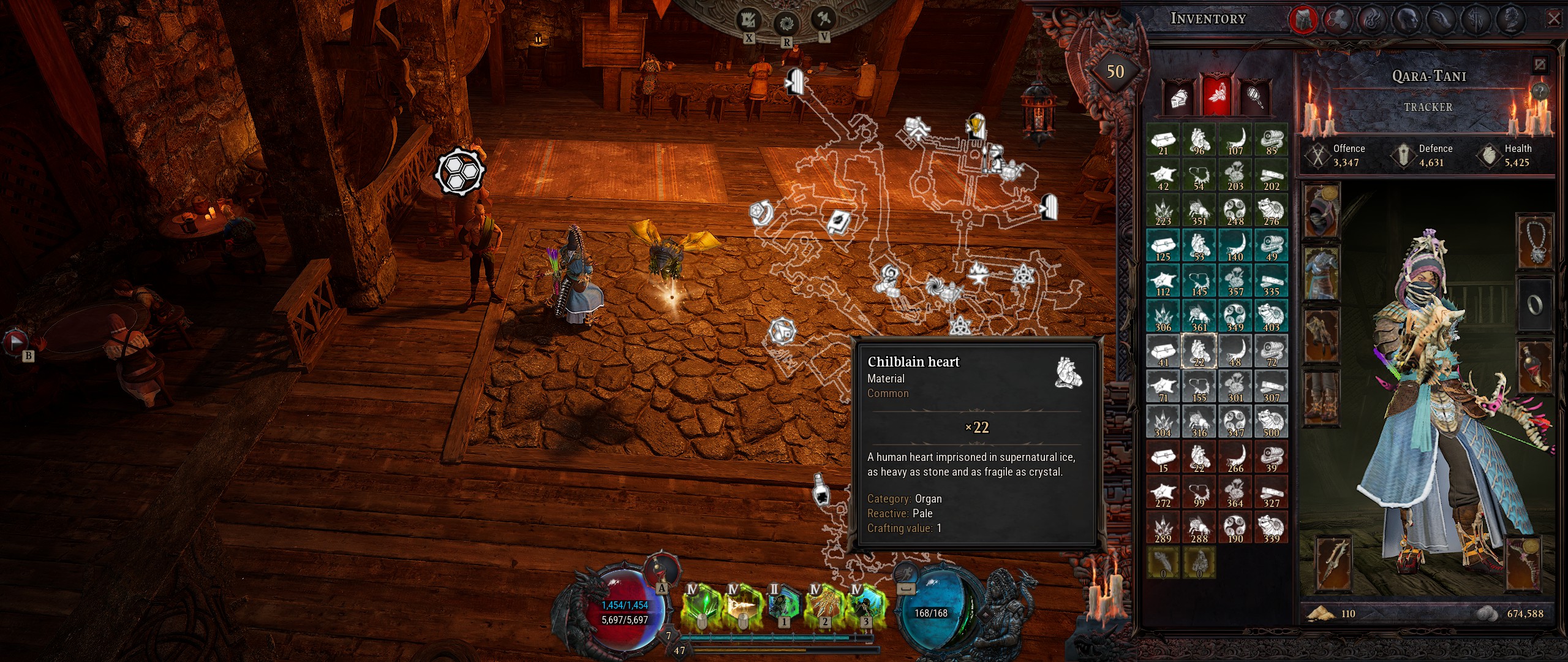Viewport: 1568px width, 662px height.
Task: Switch to the backpack inventory tab
Action: click(x=1302, y=20)
